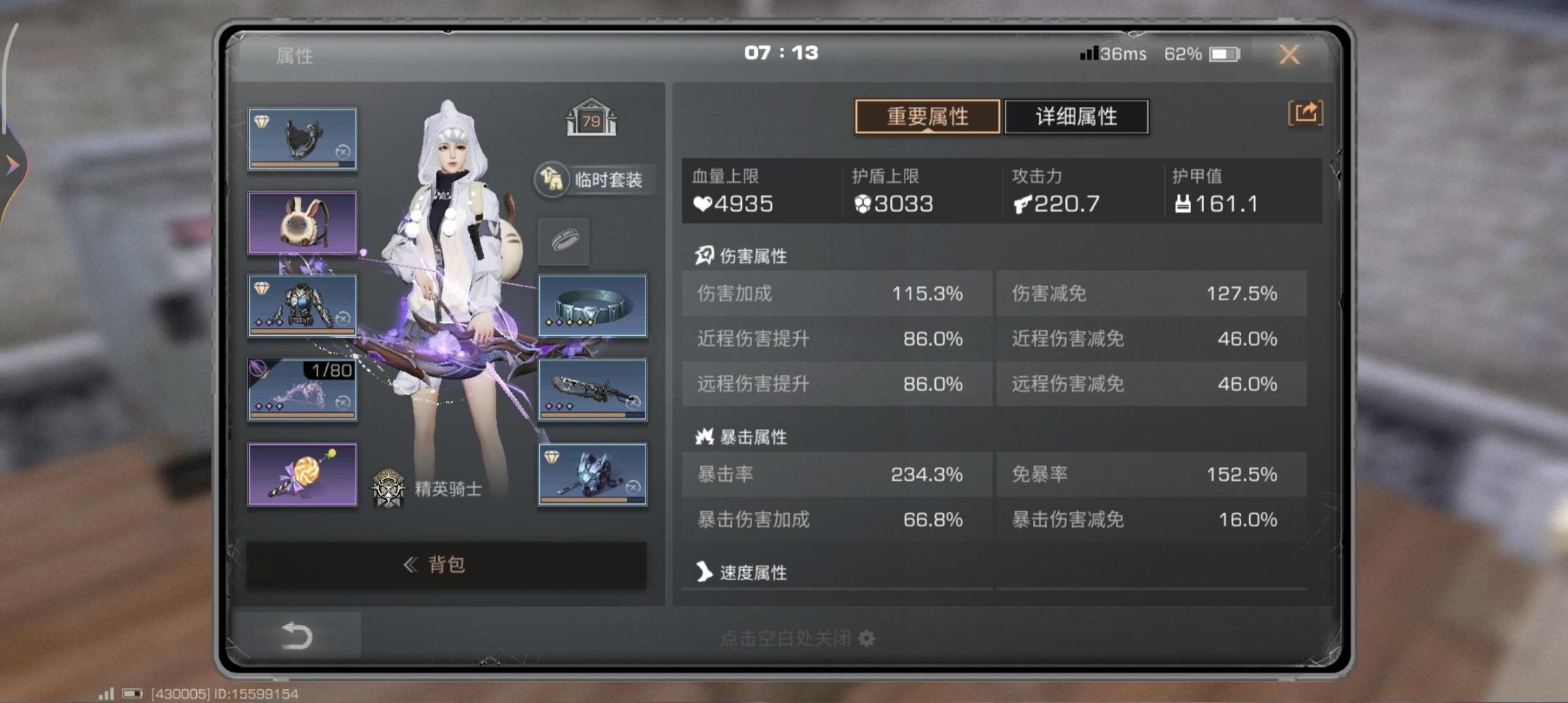View the lollipop melee weapon slot
This screenshot has width=1568, height=703.
[x=302, y=473]
